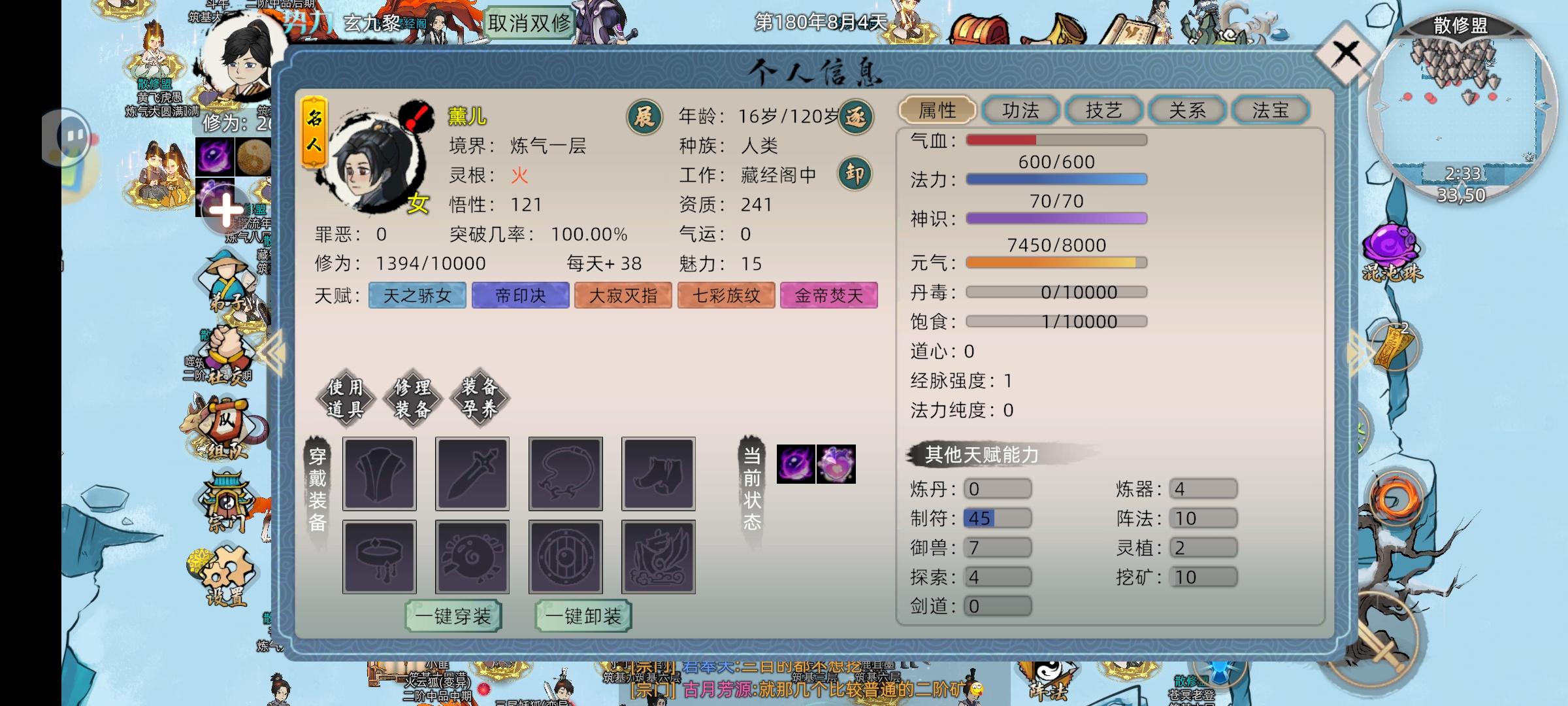Click the 一键穿装 button
1568x706 pixels.
pyautogui.click(x=453, y=615)
